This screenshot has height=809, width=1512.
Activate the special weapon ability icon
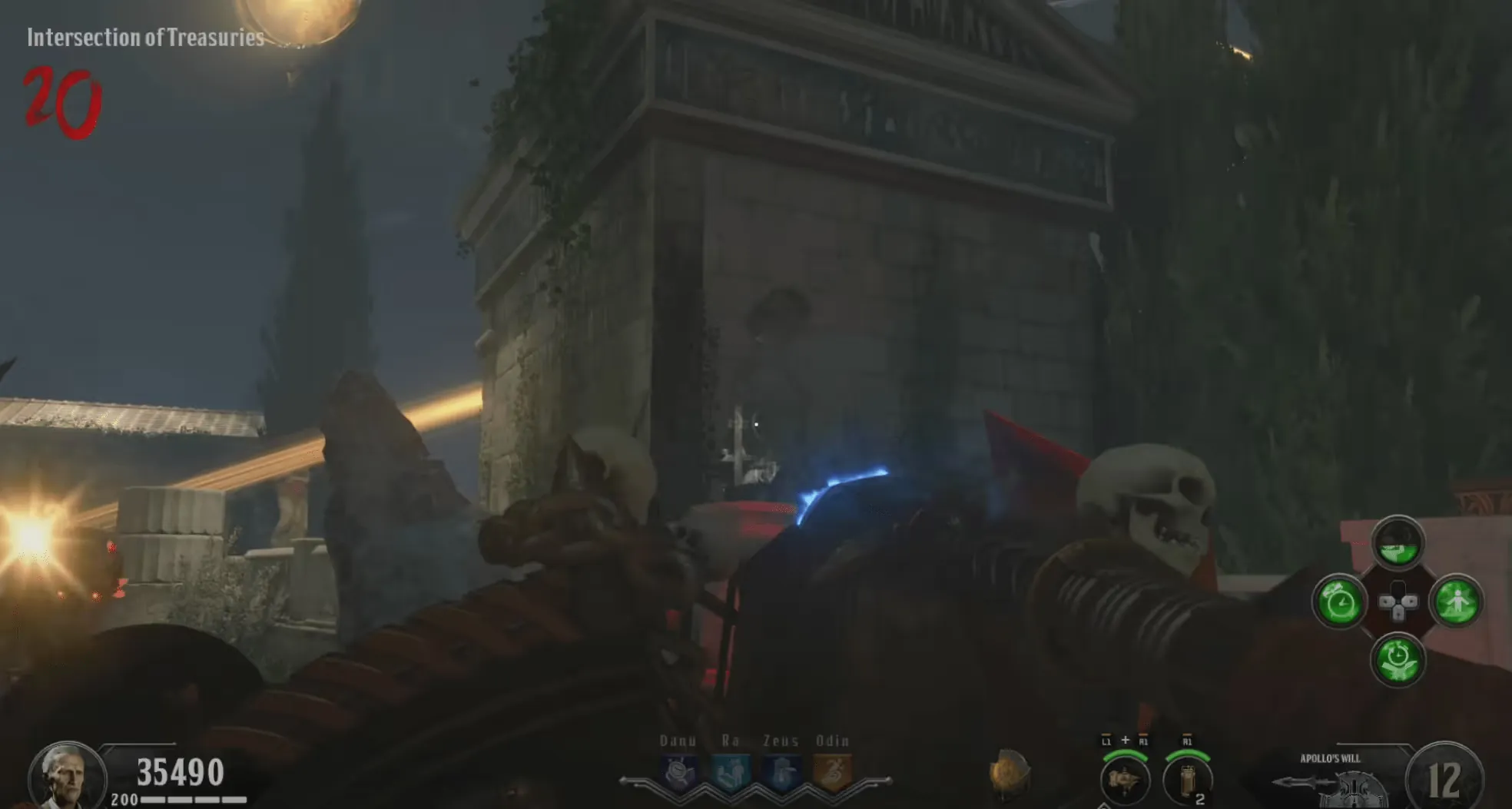point(1125,779)
